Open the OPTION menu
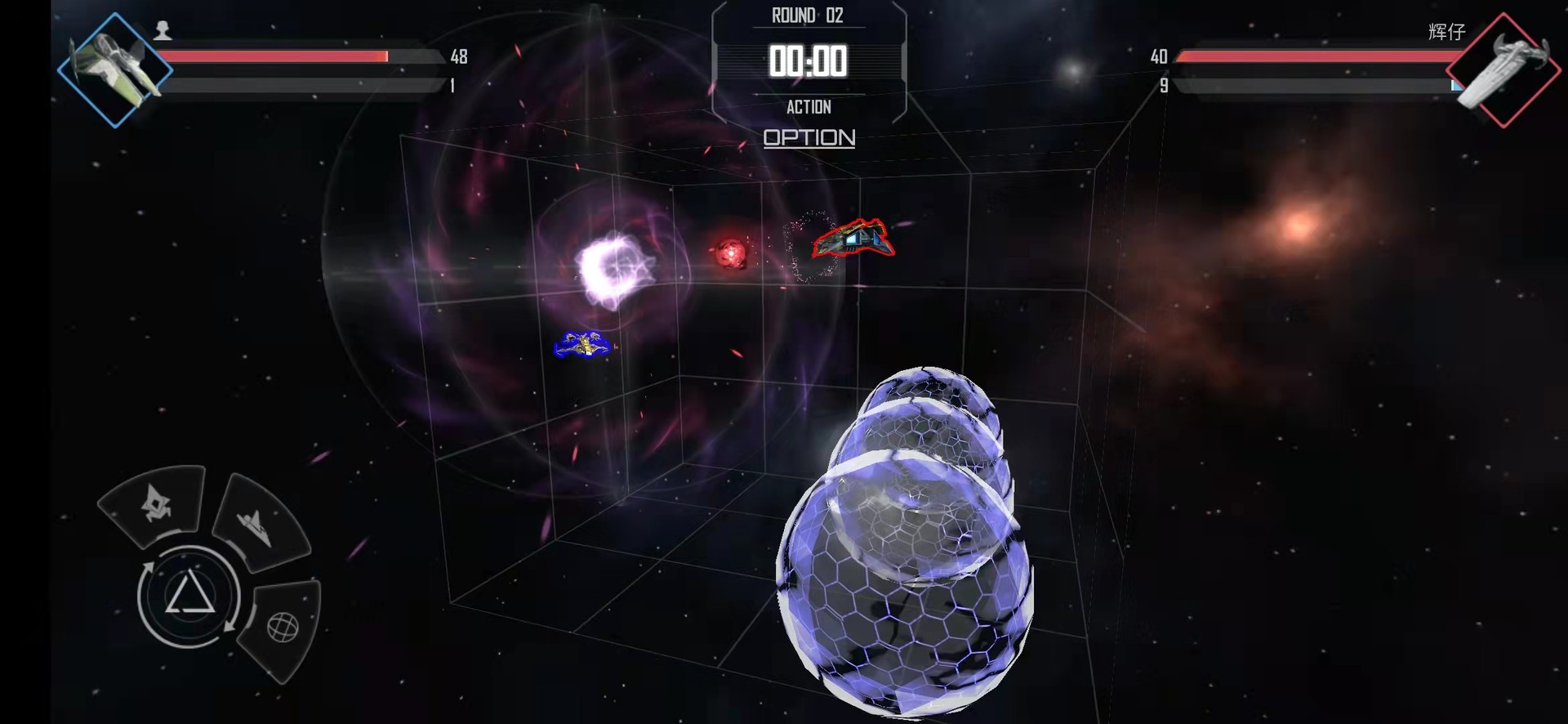The image size is (1568, 724). (x=808, y=137)
